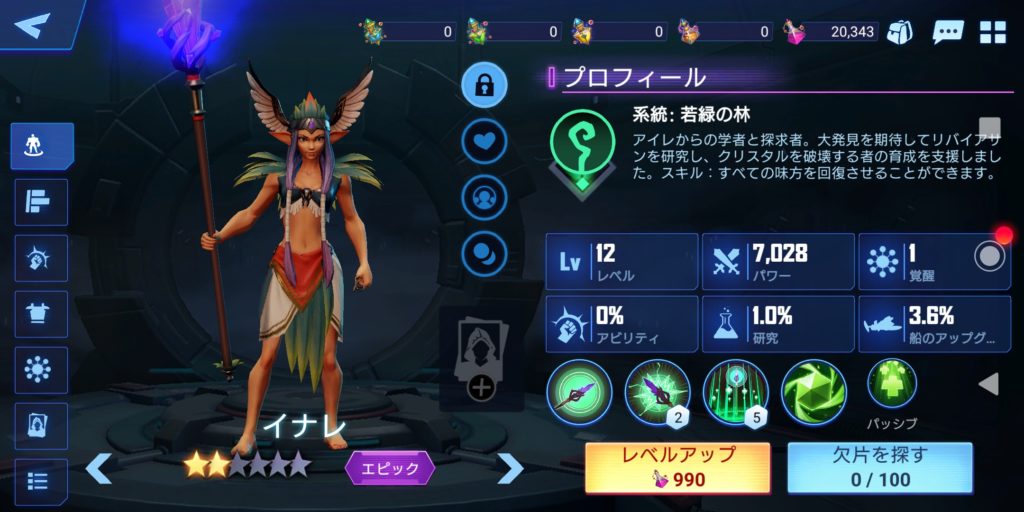The image size is (1024, 512).
Task: Open the hero profile tab on left sidebar
Action: click(x=41, y=146)
